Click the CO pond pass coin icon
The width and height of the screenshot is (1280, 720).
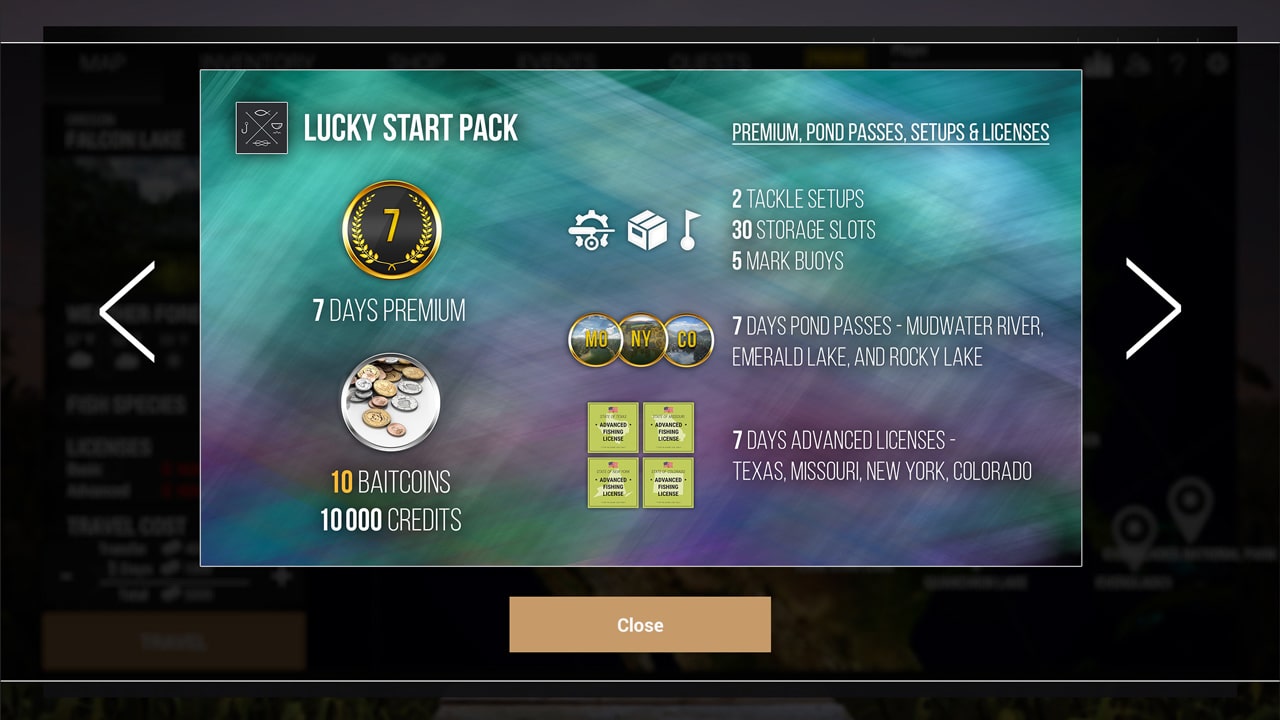coord(688,340)
